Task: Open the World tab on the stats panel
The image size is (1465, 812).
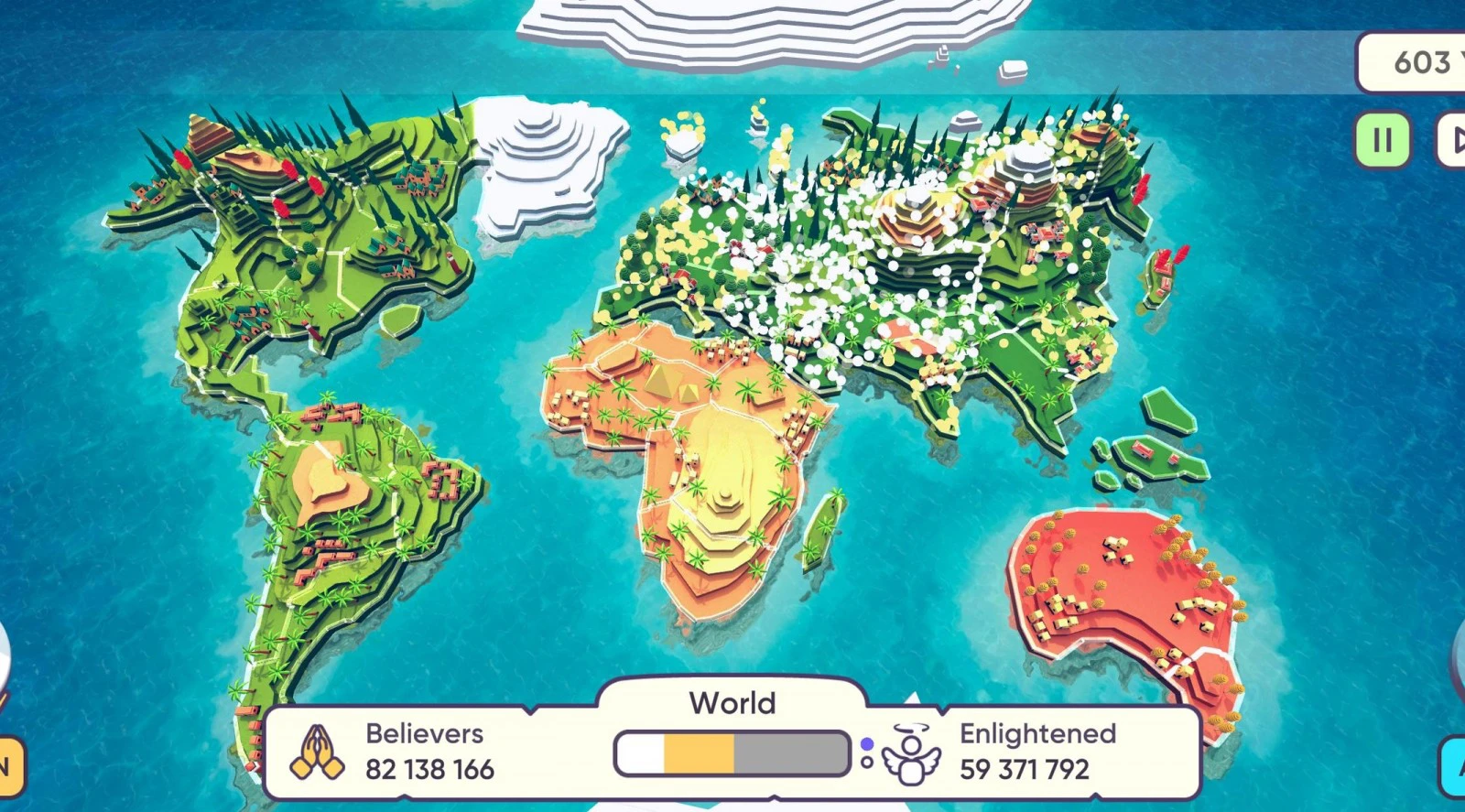Action: pyautogui.click(x=732, y=702)
